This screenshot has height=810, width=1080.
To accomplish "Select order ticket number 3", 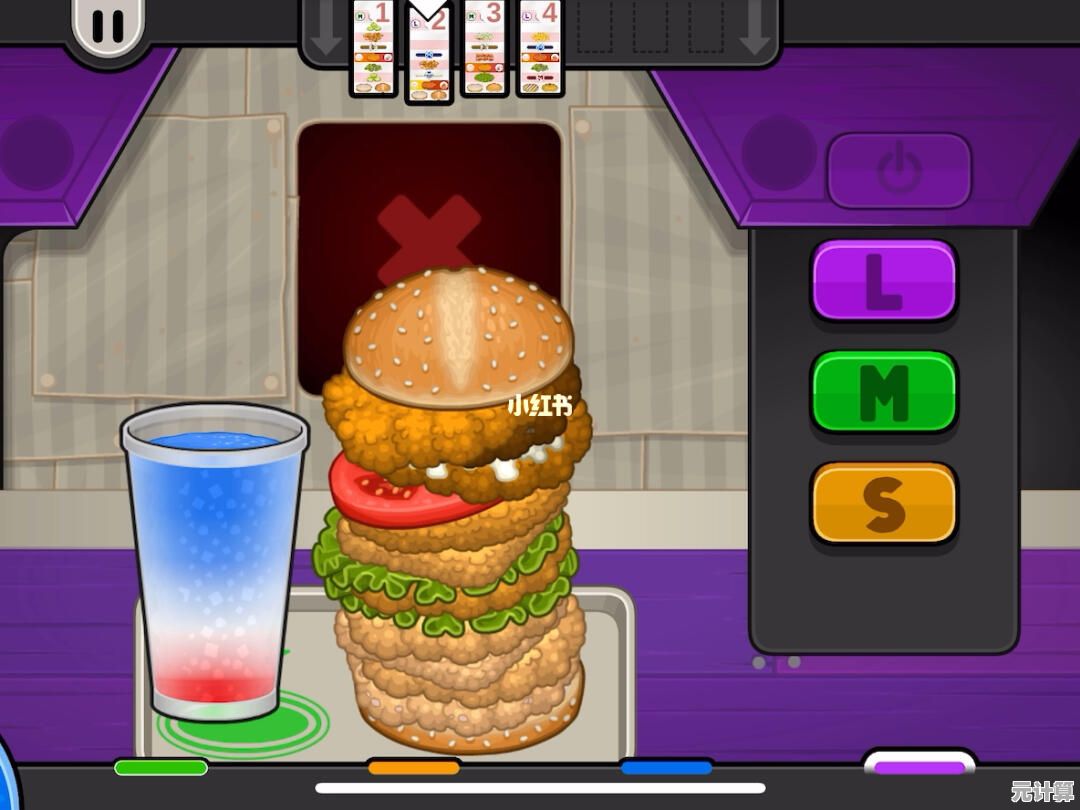I will pos(485,48).
